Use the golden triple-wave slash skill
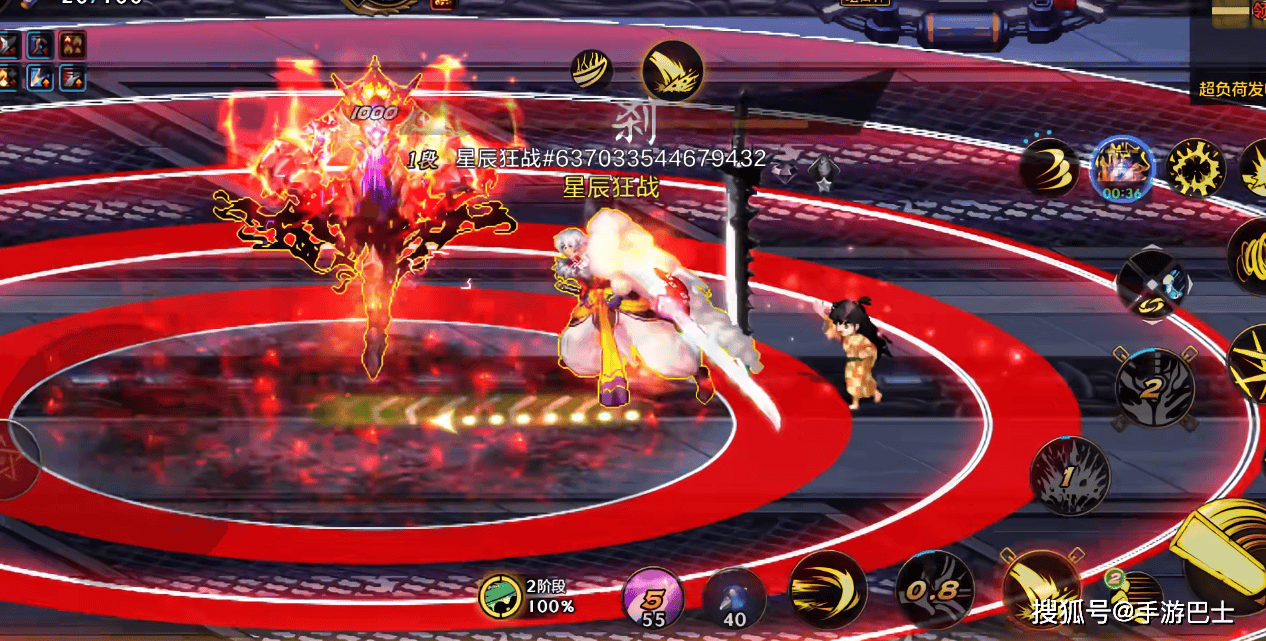1266x641 pixels. [1049, 167]
